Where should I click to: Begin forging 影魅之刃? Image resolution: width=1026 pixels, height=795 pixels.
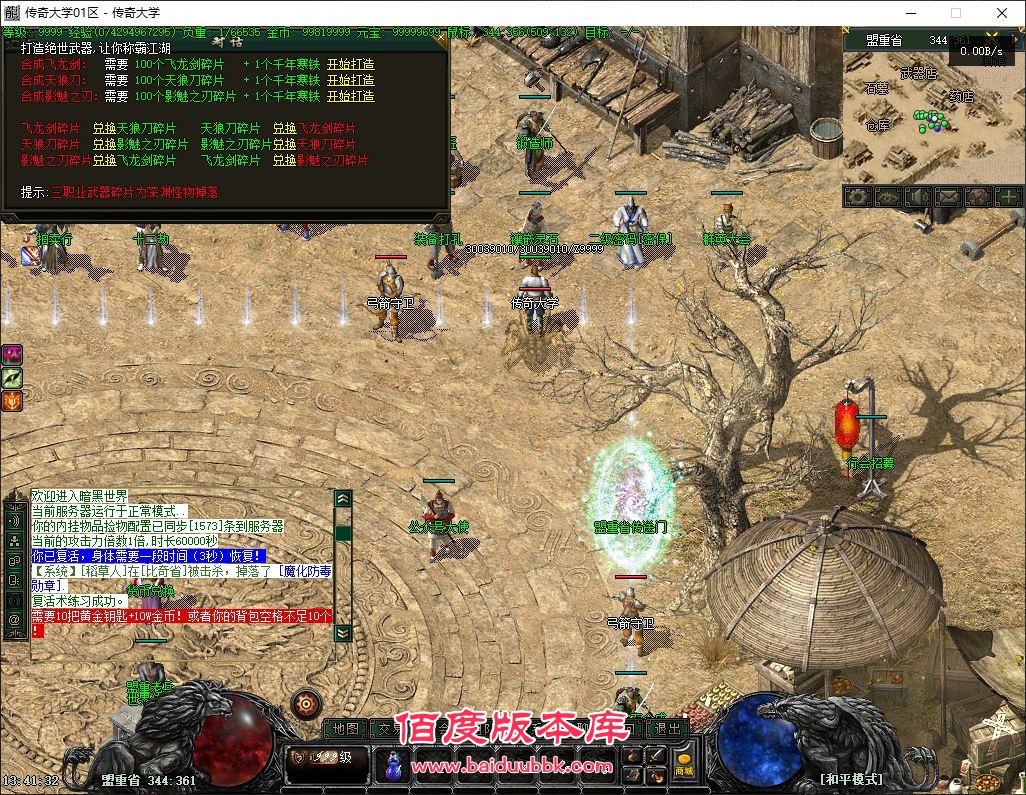coord(350,96)
